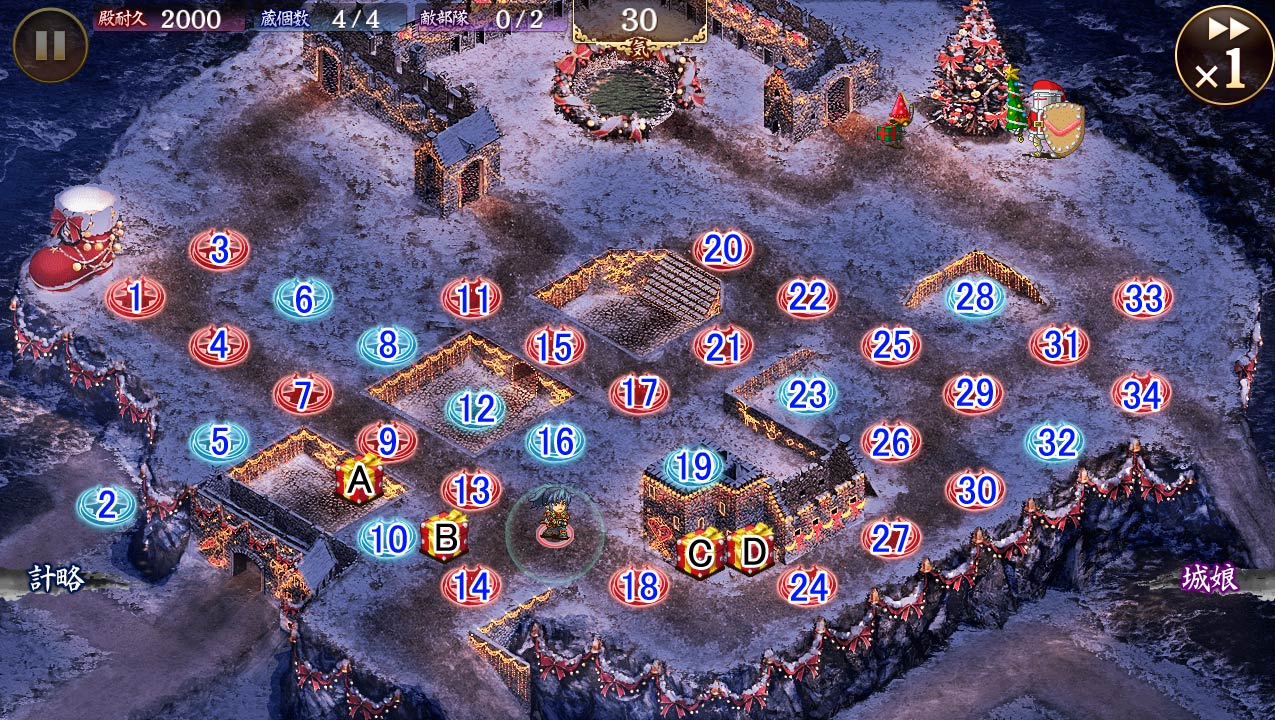The width and height of the screenshot is (1275, 720).
Task: Select blue placement tile 12
Action: click(x=476, y=408)
